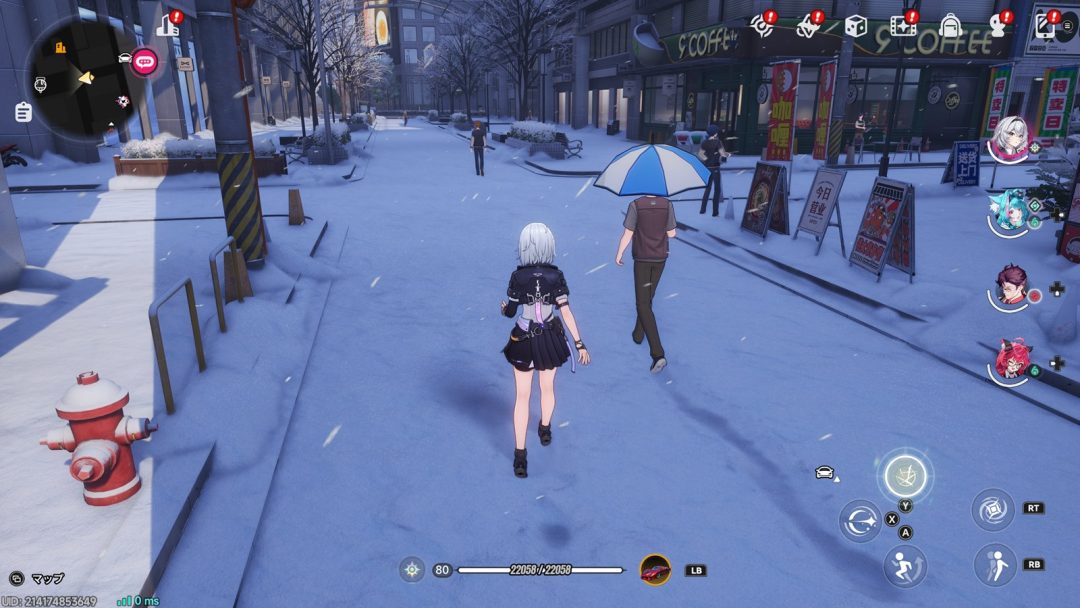Tap the running sprint jump button
The width and height of the screenshot is (1080, 608).
pos(904,566)
